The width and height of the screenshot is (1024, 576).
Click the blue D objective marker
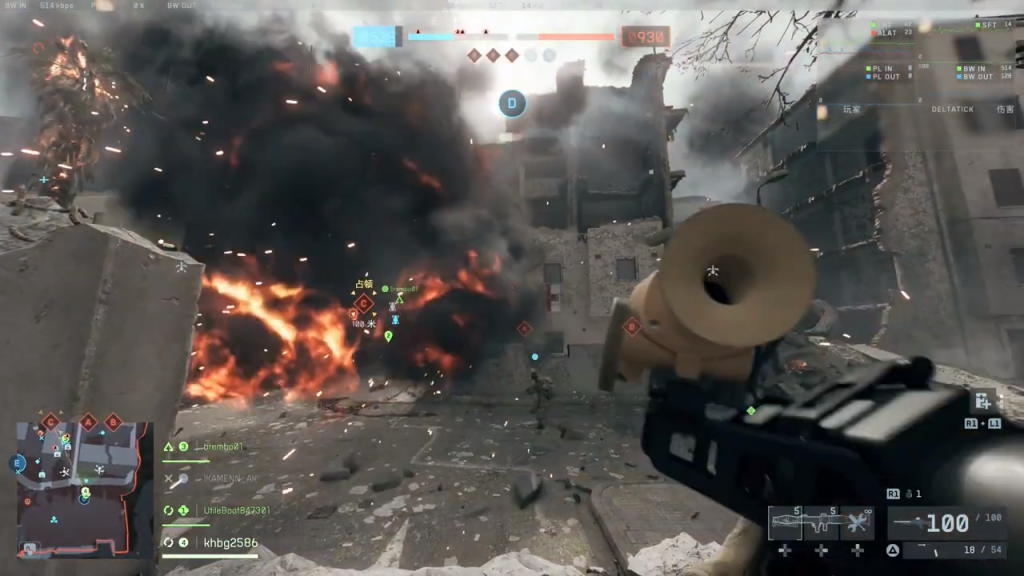pyautogui.click(x=513, y=102)
